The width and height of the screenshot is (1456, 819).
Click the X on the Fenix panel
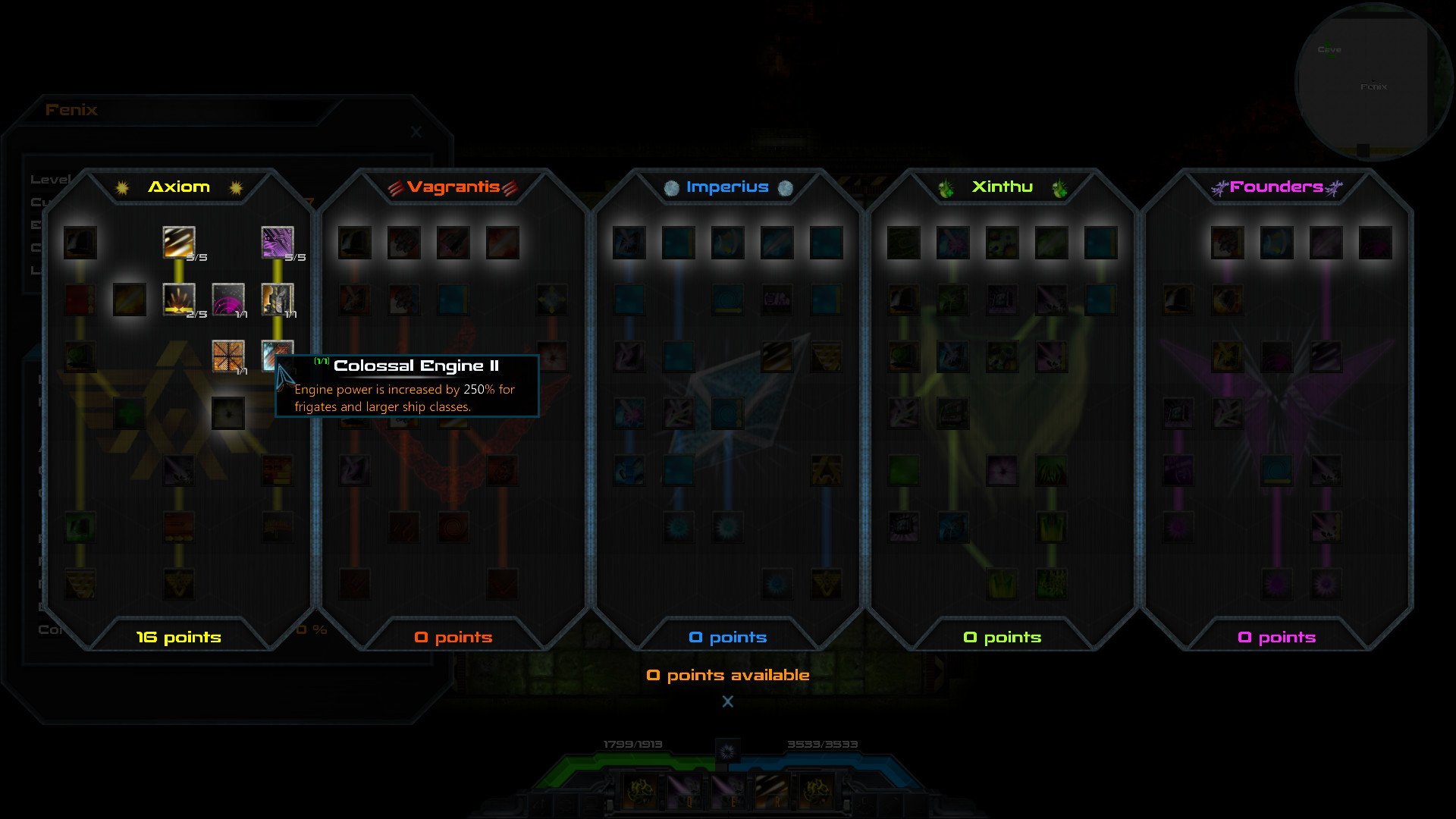point(415,131)
